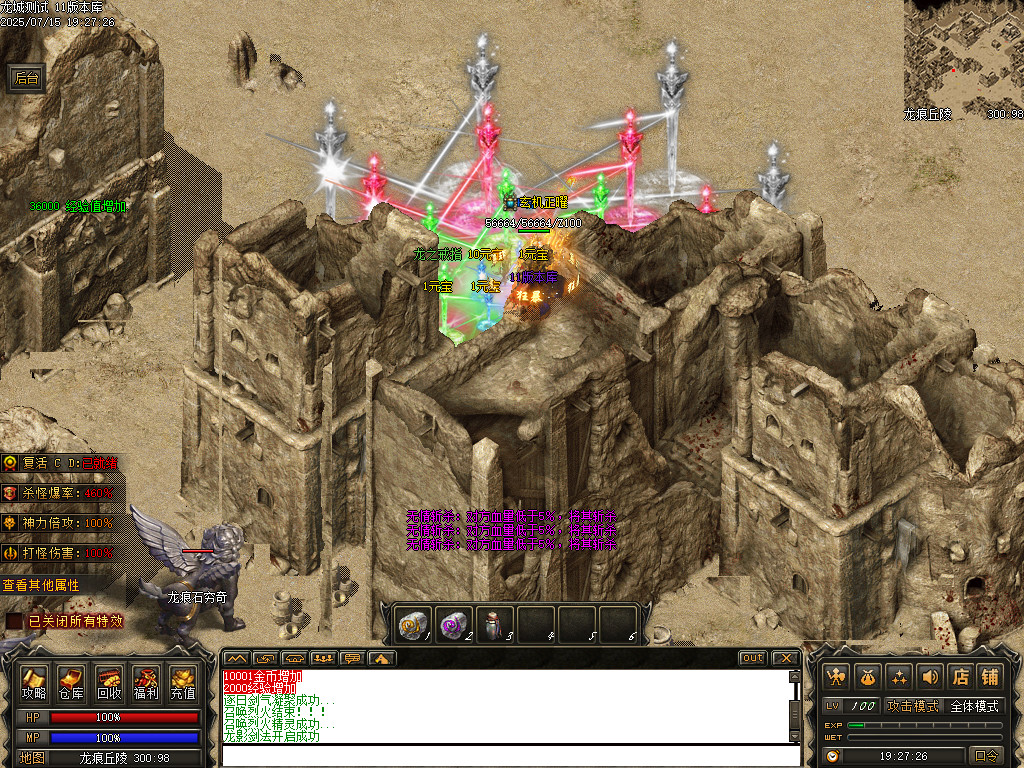Toggle the sound speaker icon
Screen dimensions: 1024x768
(930, 676)
